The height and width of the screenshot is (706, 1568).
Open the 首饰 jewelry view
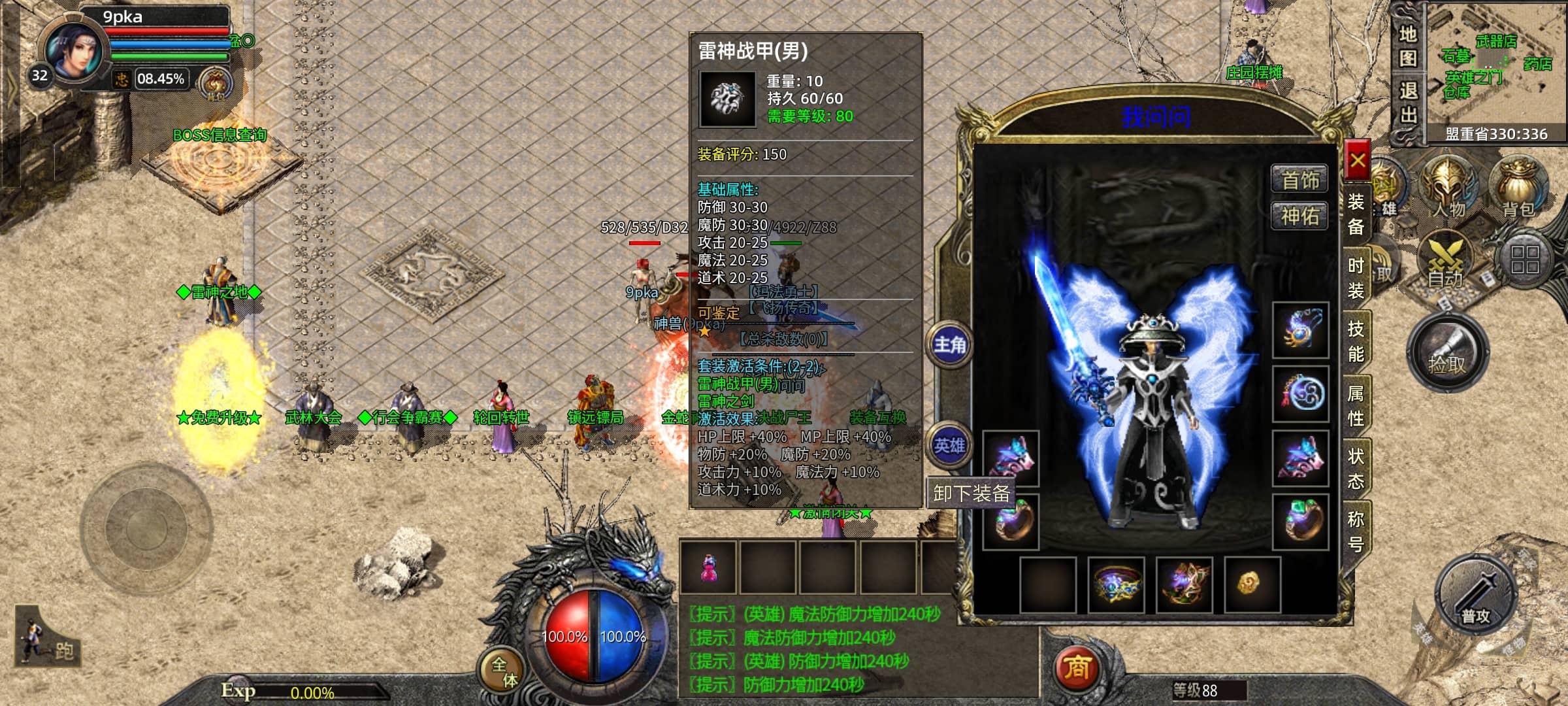pyautogui.click(x=1299, y=180)
